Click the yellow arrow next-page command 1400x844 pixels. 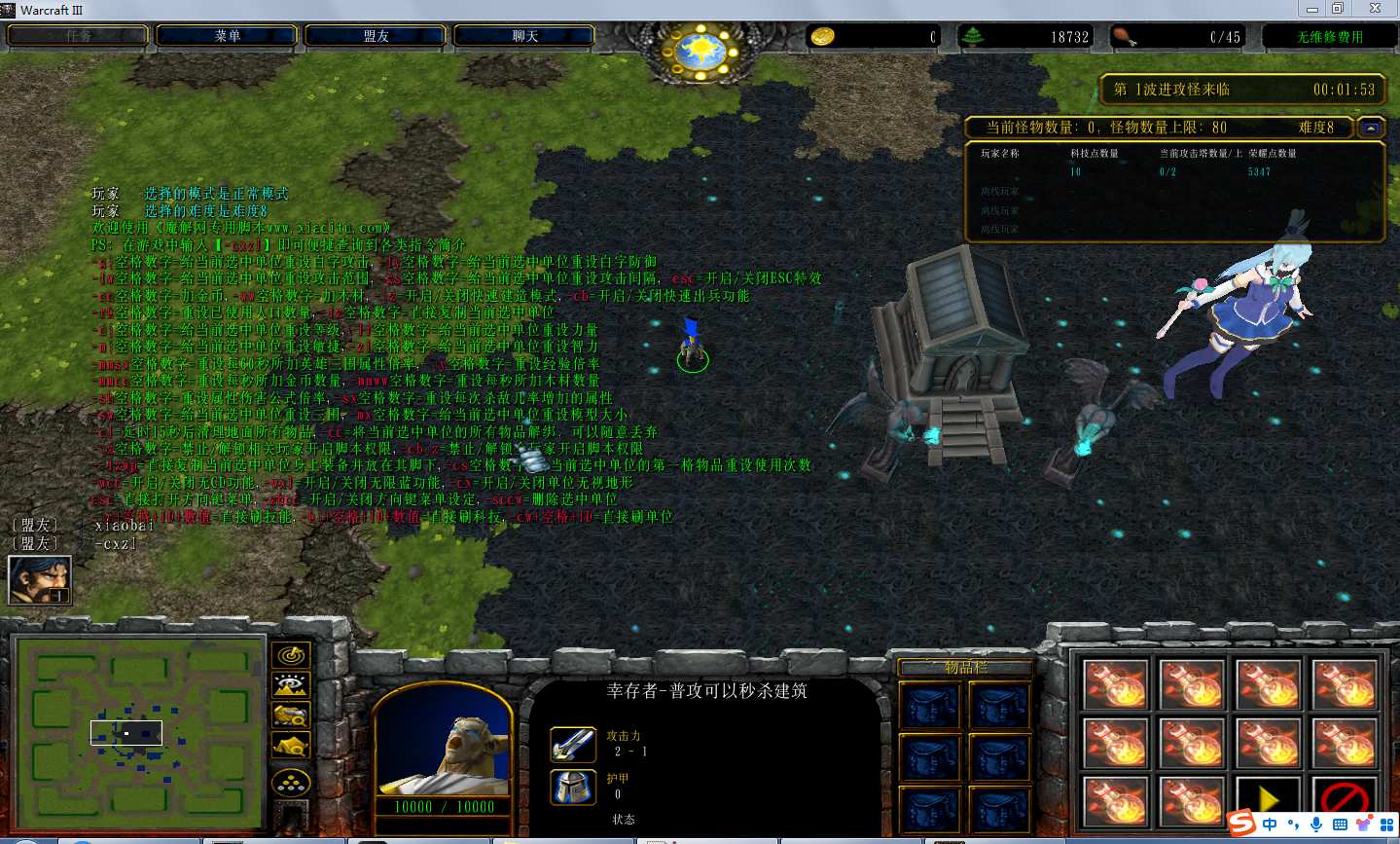[1268, 800]
